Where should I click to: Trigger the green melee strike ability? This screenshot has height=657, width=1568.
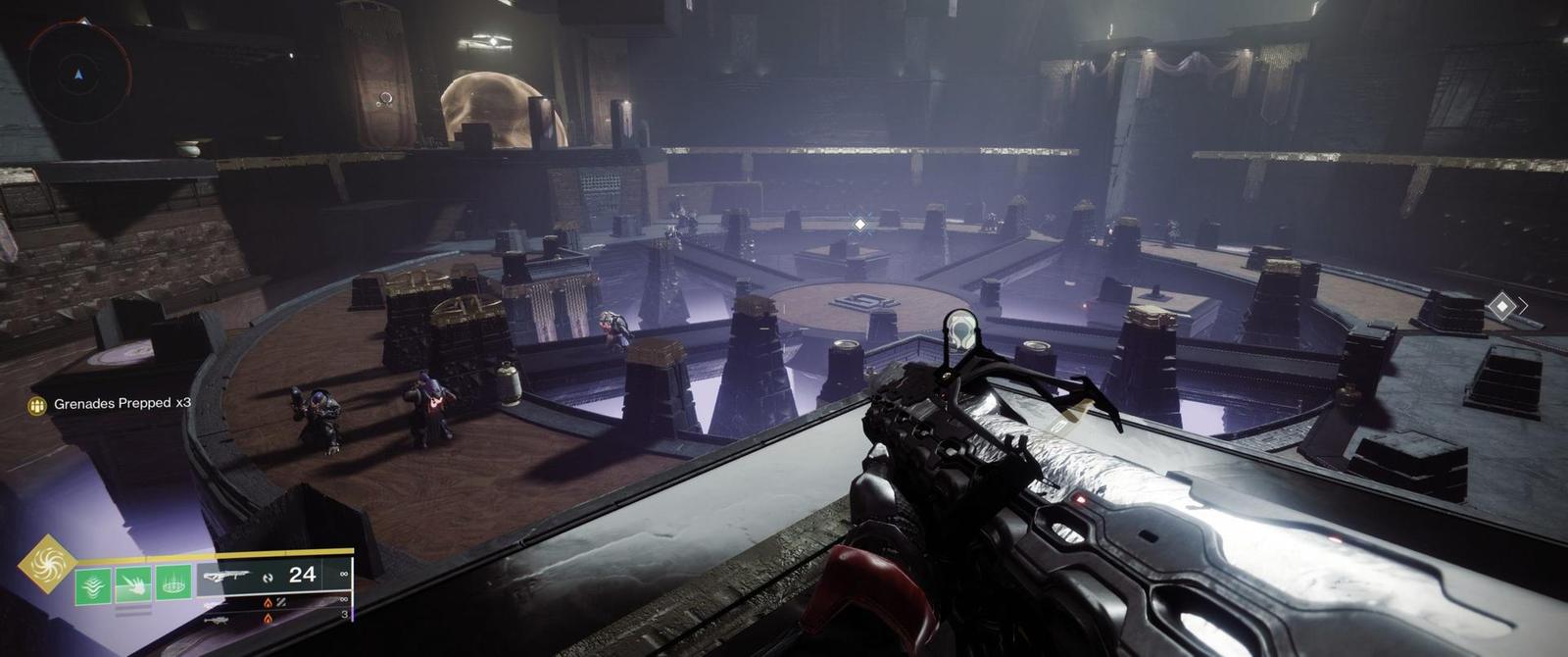(x=133, y=585)
